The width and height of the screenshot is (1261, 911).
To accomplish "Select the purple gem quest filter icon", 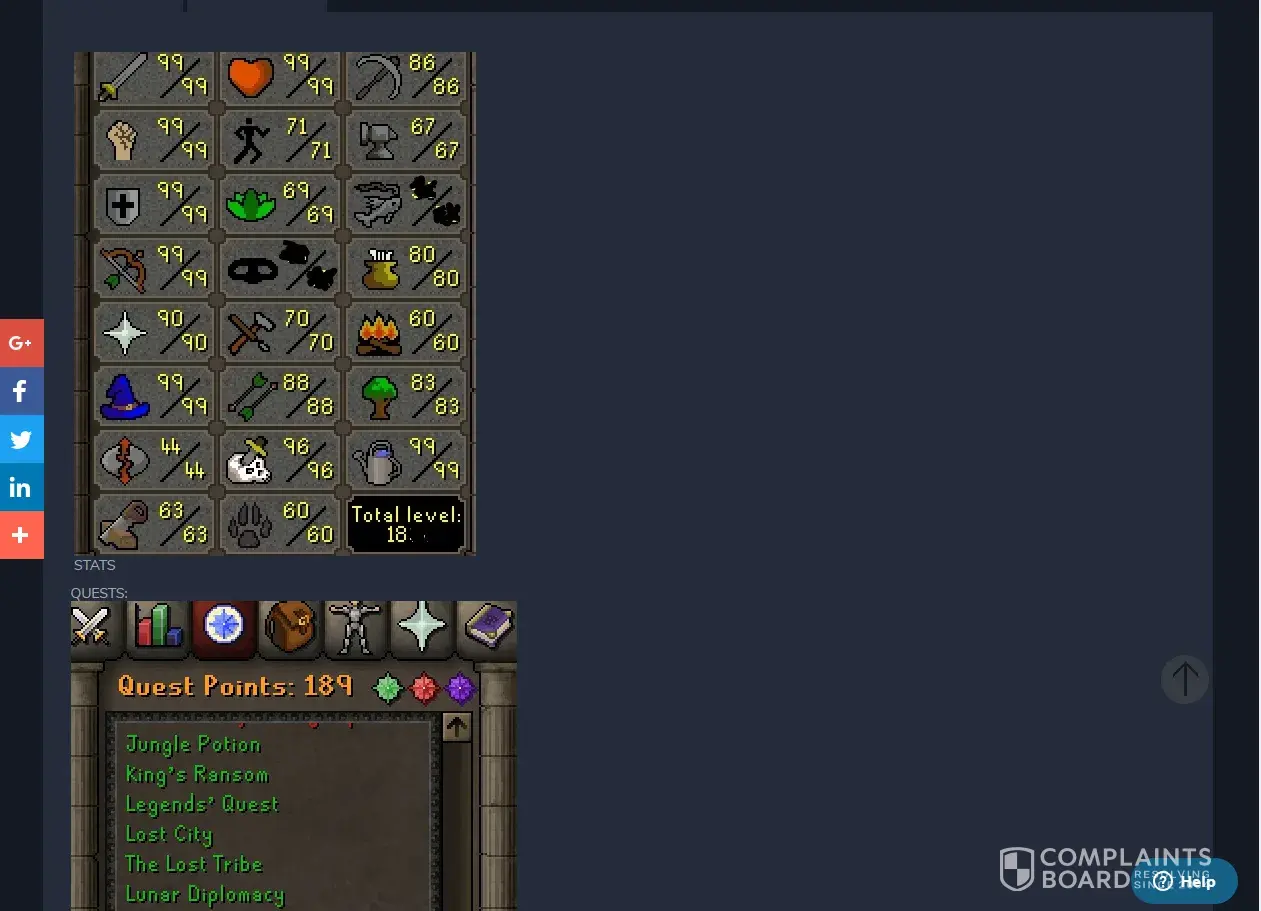I will click(460, 688).
